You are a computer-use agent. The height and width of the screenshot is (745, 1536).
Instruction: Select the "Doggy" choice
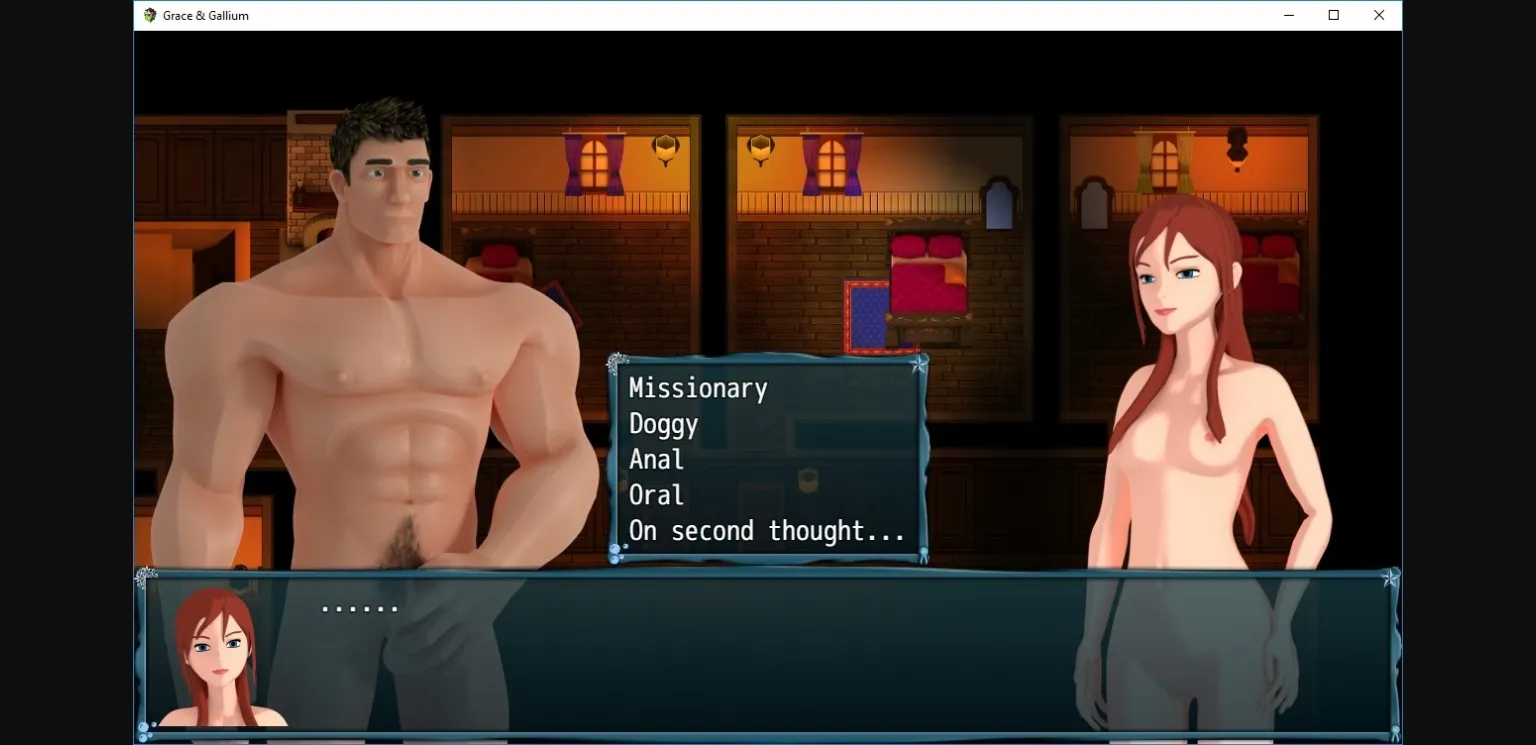click(662, 425)
